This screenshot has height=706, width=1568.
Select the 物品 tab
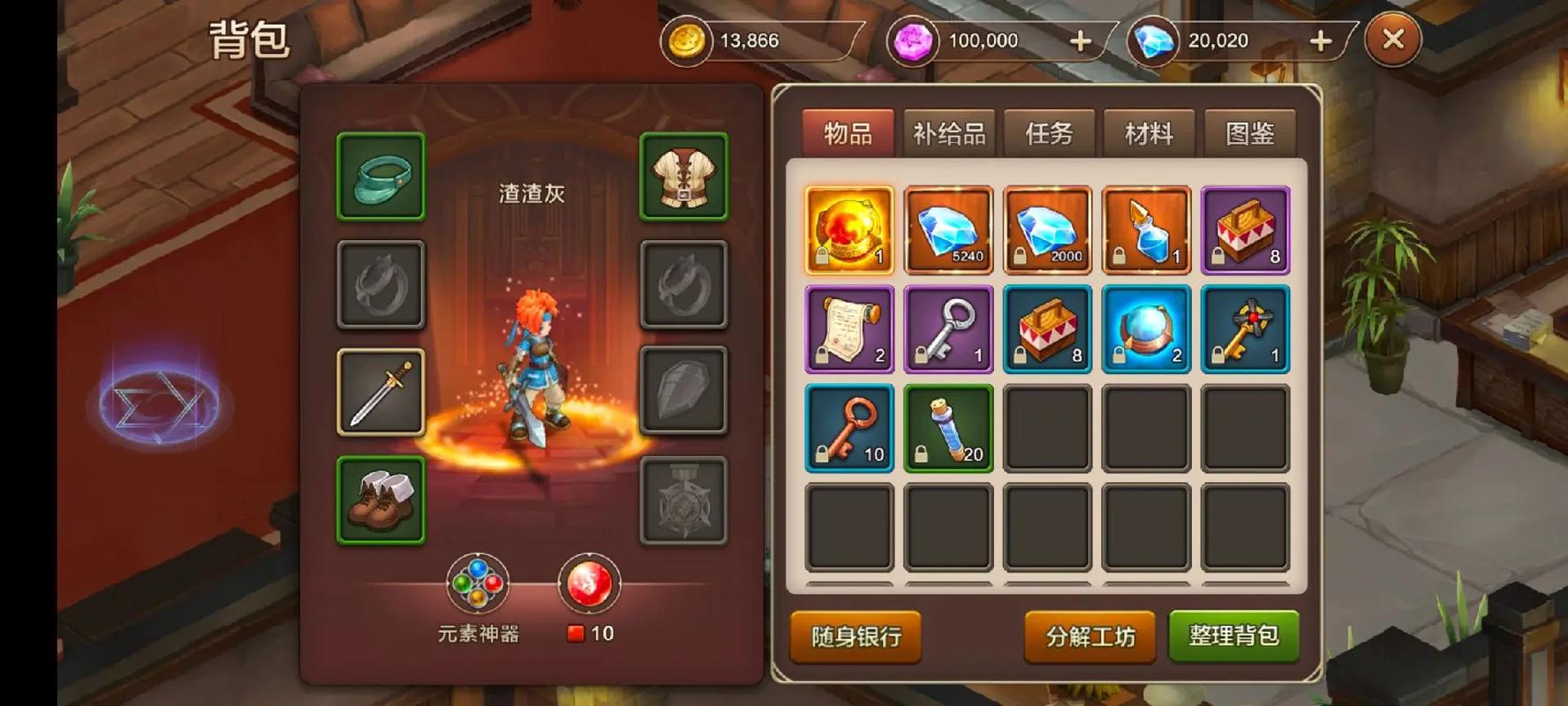coord(848,133)
